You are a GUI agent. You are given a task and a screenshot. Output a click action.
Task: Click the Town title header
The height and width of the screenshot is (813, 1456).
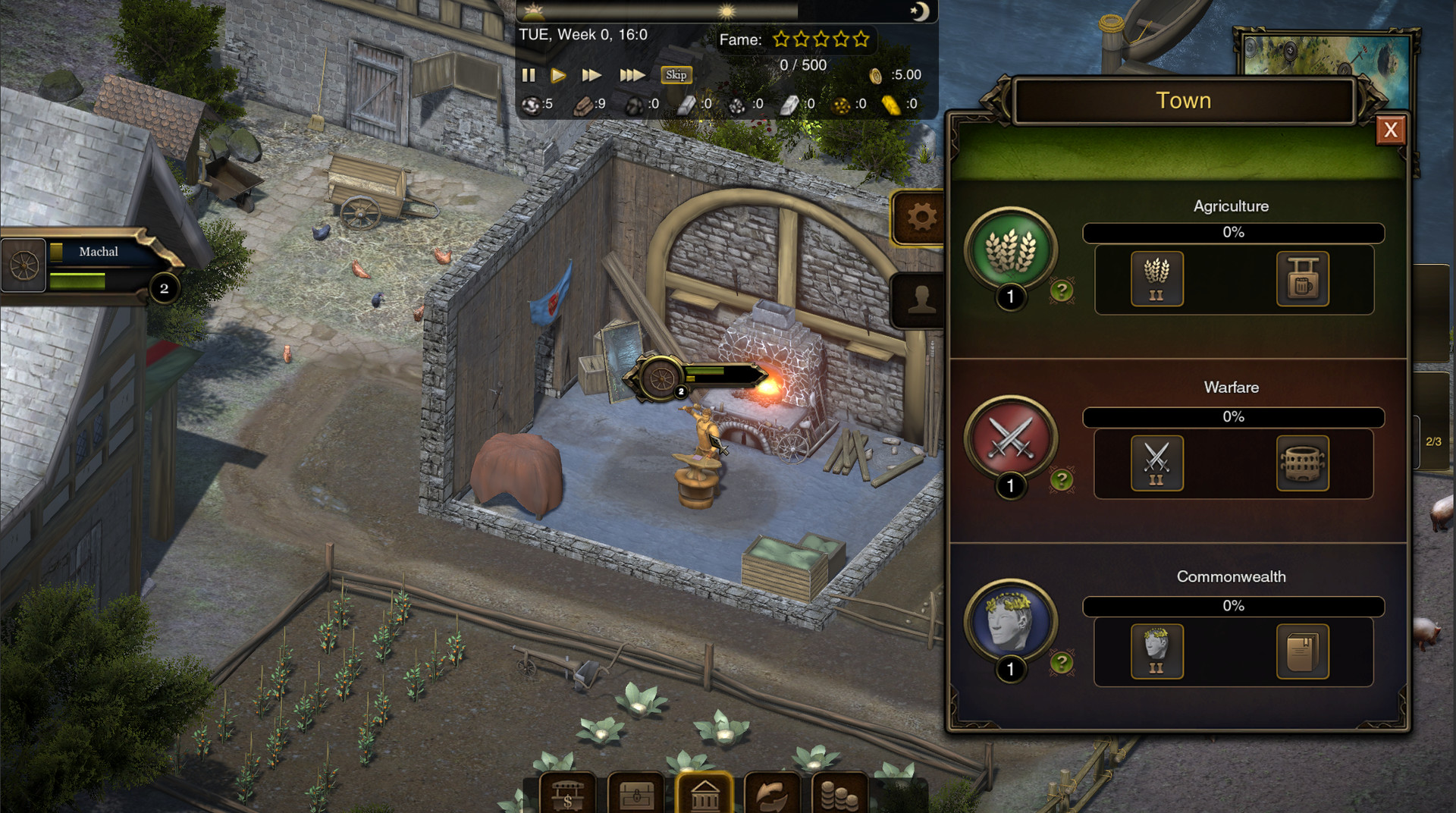coord(1183,100)
